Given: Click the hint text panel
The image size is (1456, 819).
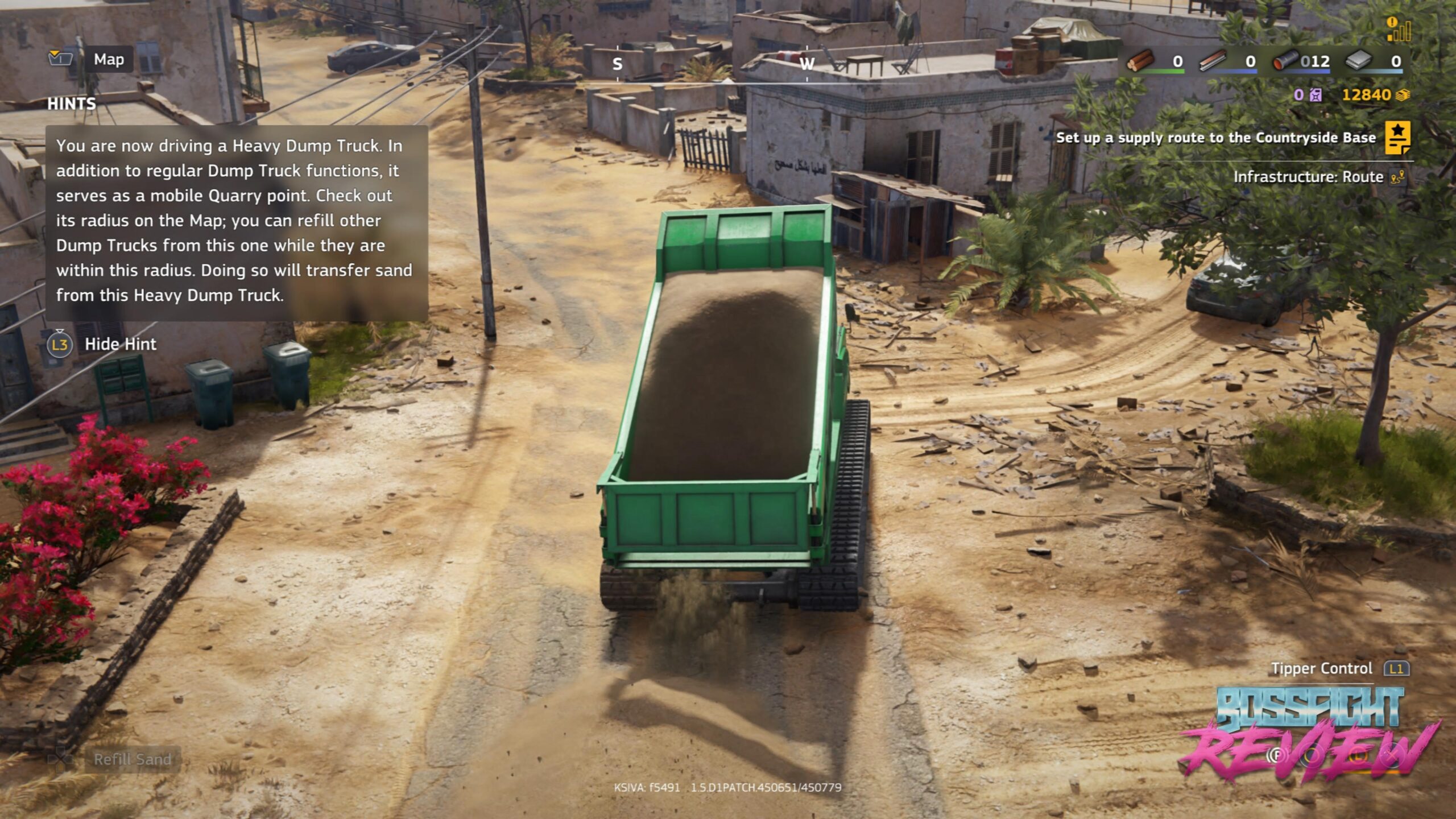Looking at the screenshot, I should click(236, 222).
